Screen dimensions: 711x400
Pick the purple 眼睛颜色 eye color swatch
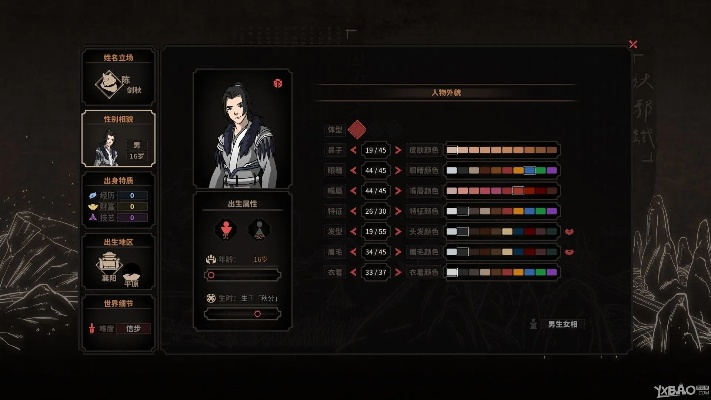[x=551, y=171]
